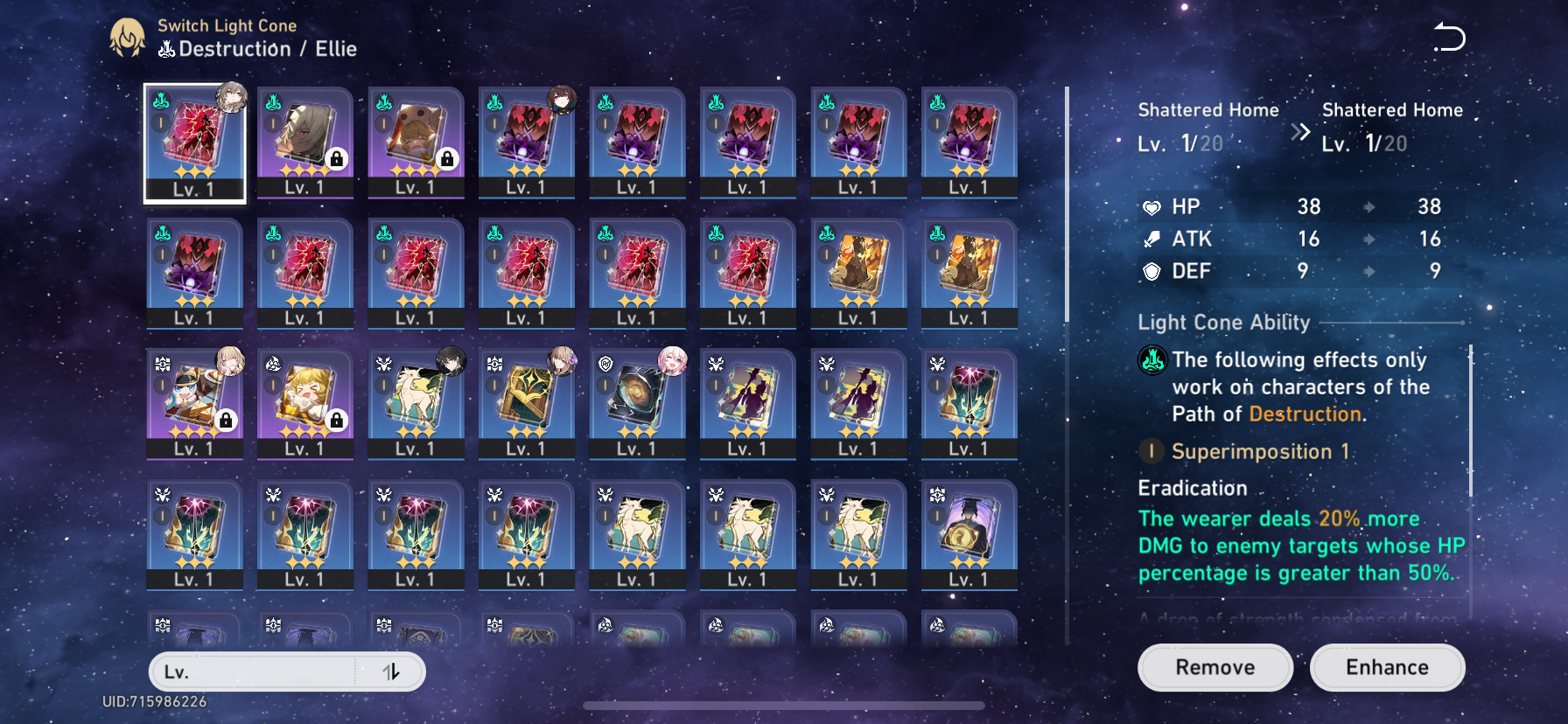Click the return arrow in the top right
Image resolution: width=1568 pixels, height=724 pixels.
click(1450, 36)
